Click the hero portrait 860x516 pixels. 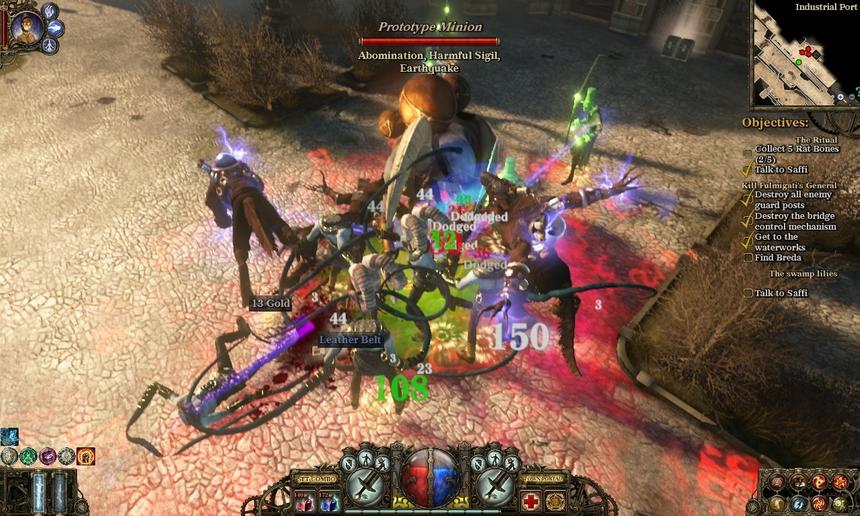point(26,27)
